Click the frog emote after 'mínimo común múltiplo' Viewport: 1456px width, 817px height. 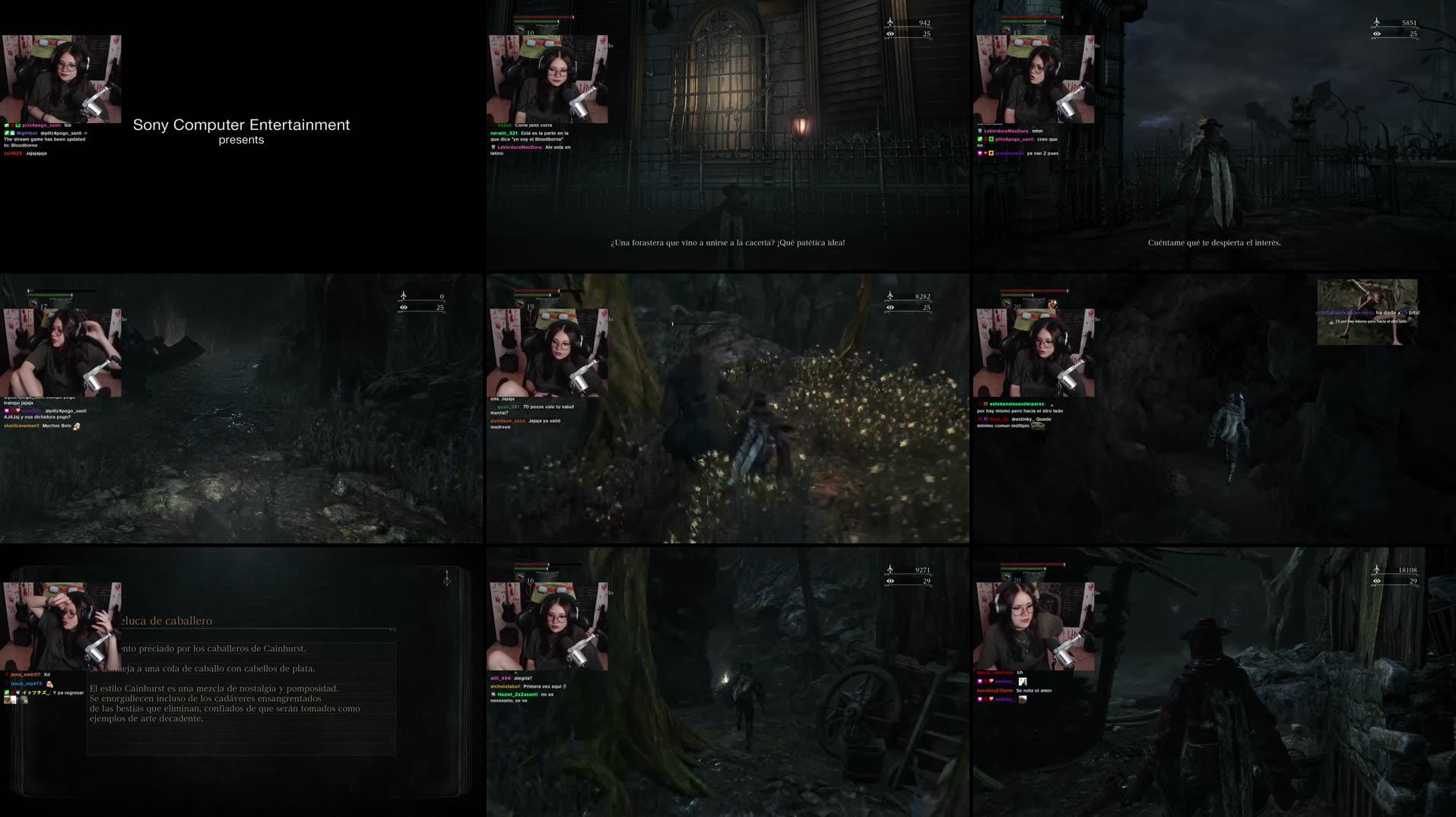coord(1038,426)
